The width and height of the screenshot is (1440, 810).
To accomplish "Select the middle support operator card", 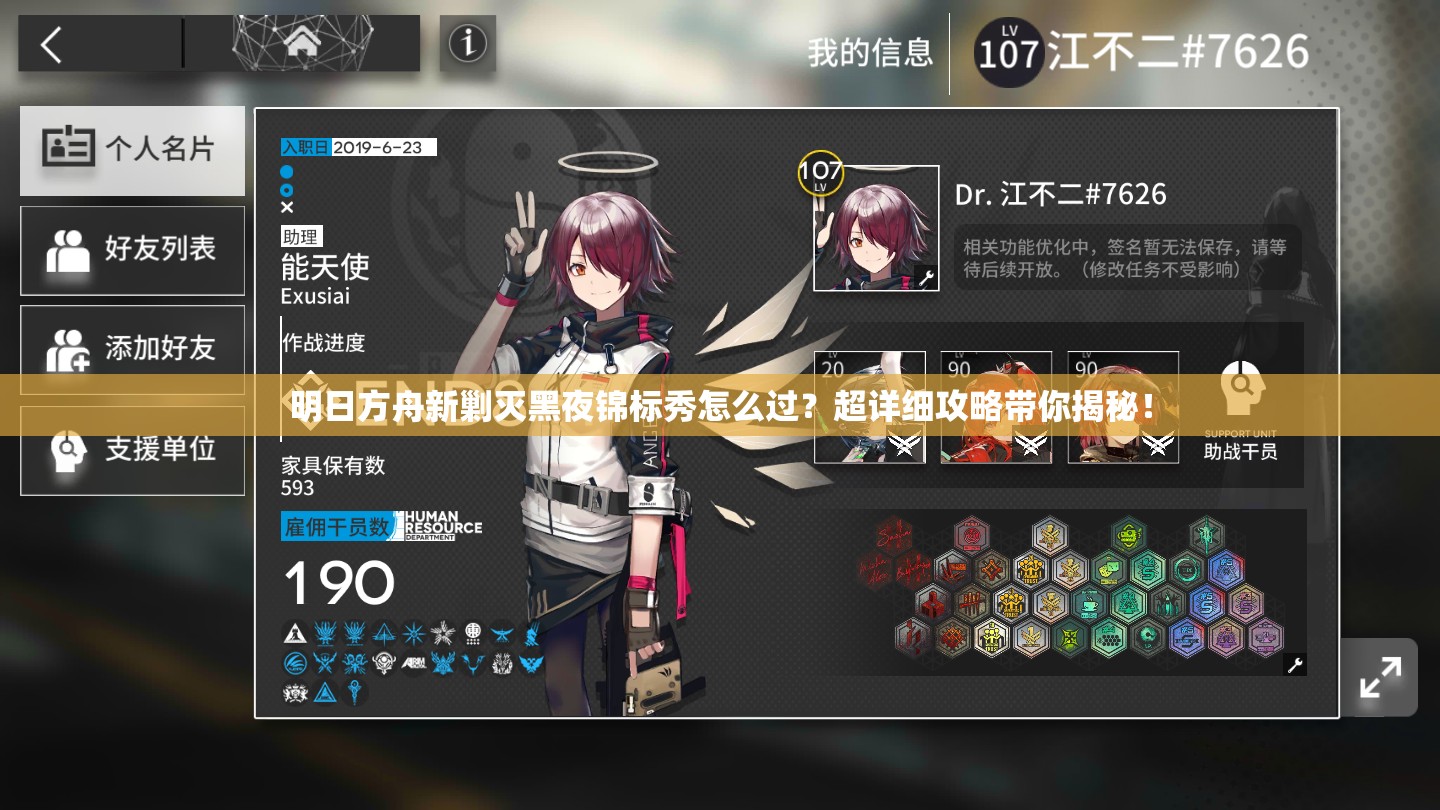I will coord(996,407).
